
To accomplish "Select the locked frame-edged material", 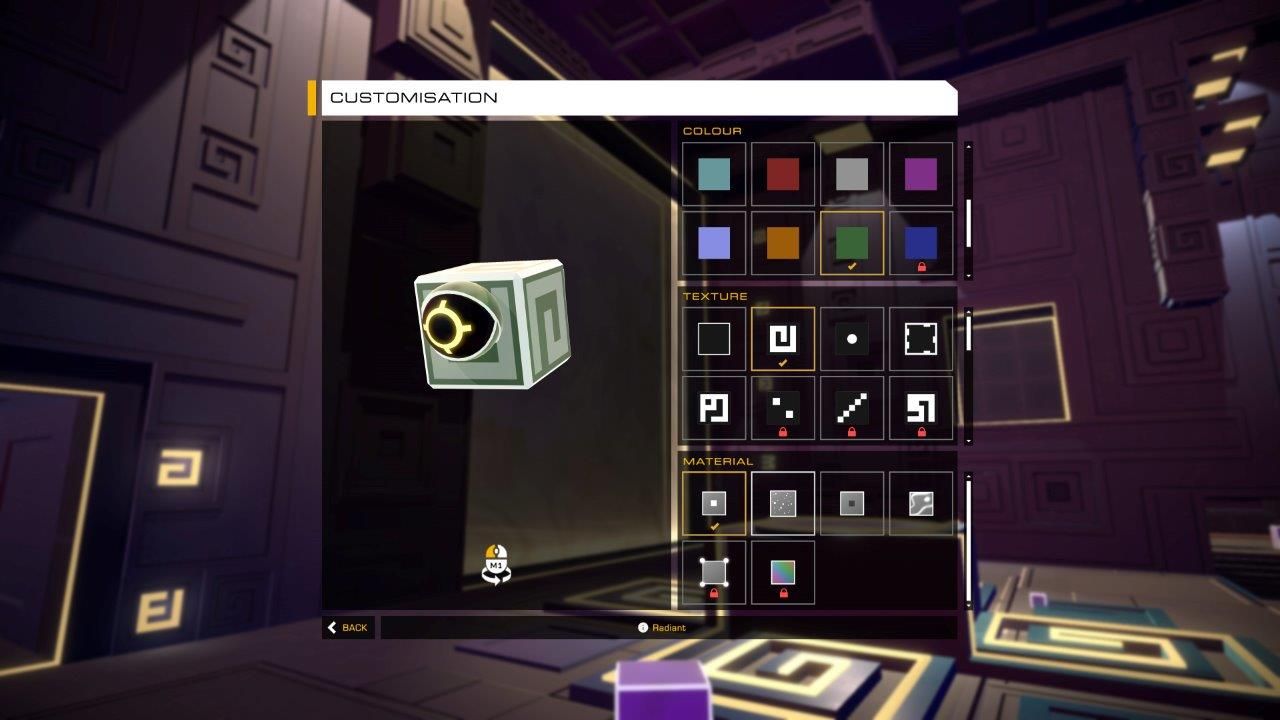I will pos(714,571).
